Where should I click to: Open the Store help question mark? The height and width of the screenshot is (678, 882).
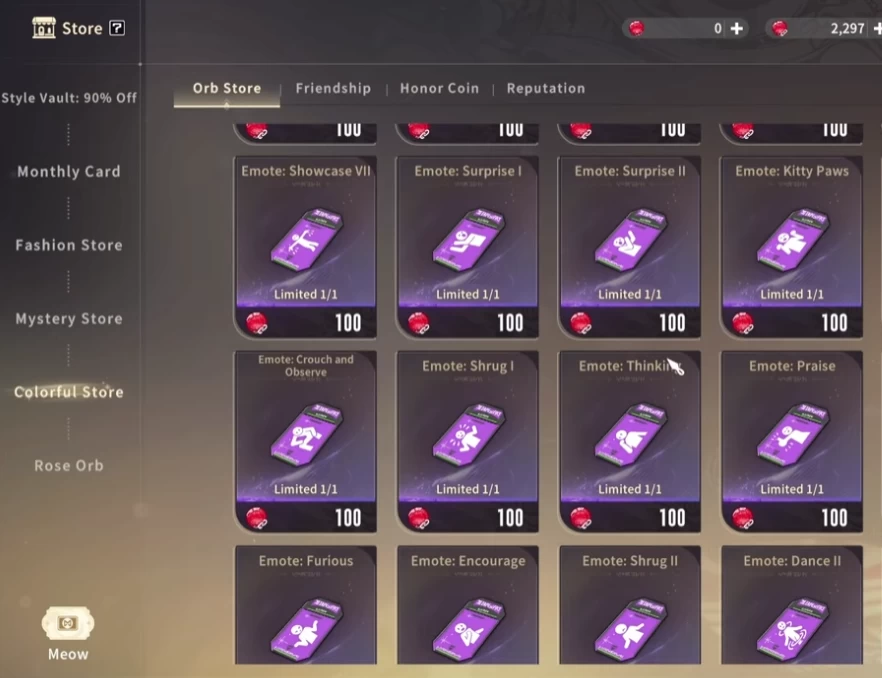tap(117, 28)
